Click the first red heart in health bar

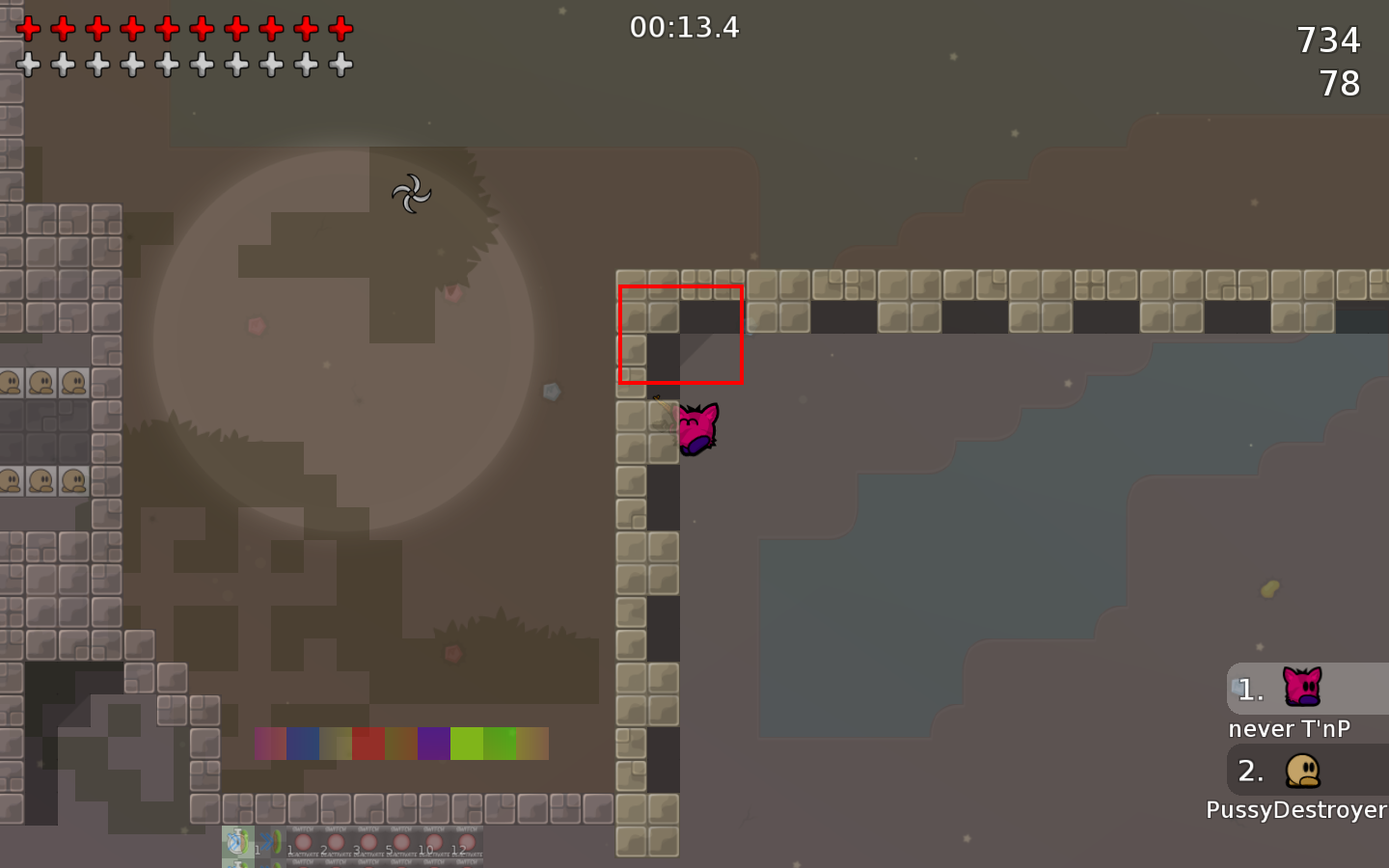(x=28, y=28)
